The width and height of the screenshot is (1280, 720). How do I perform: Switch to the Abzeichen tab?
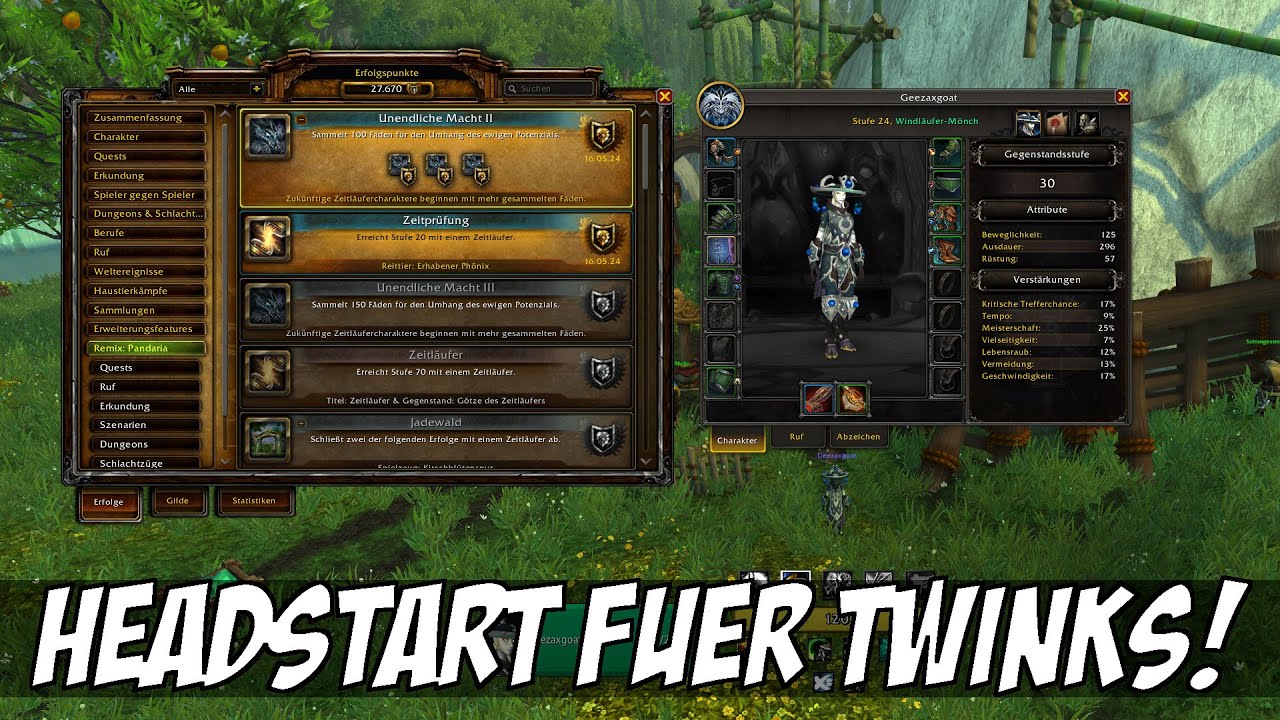[x=858, y=436]
